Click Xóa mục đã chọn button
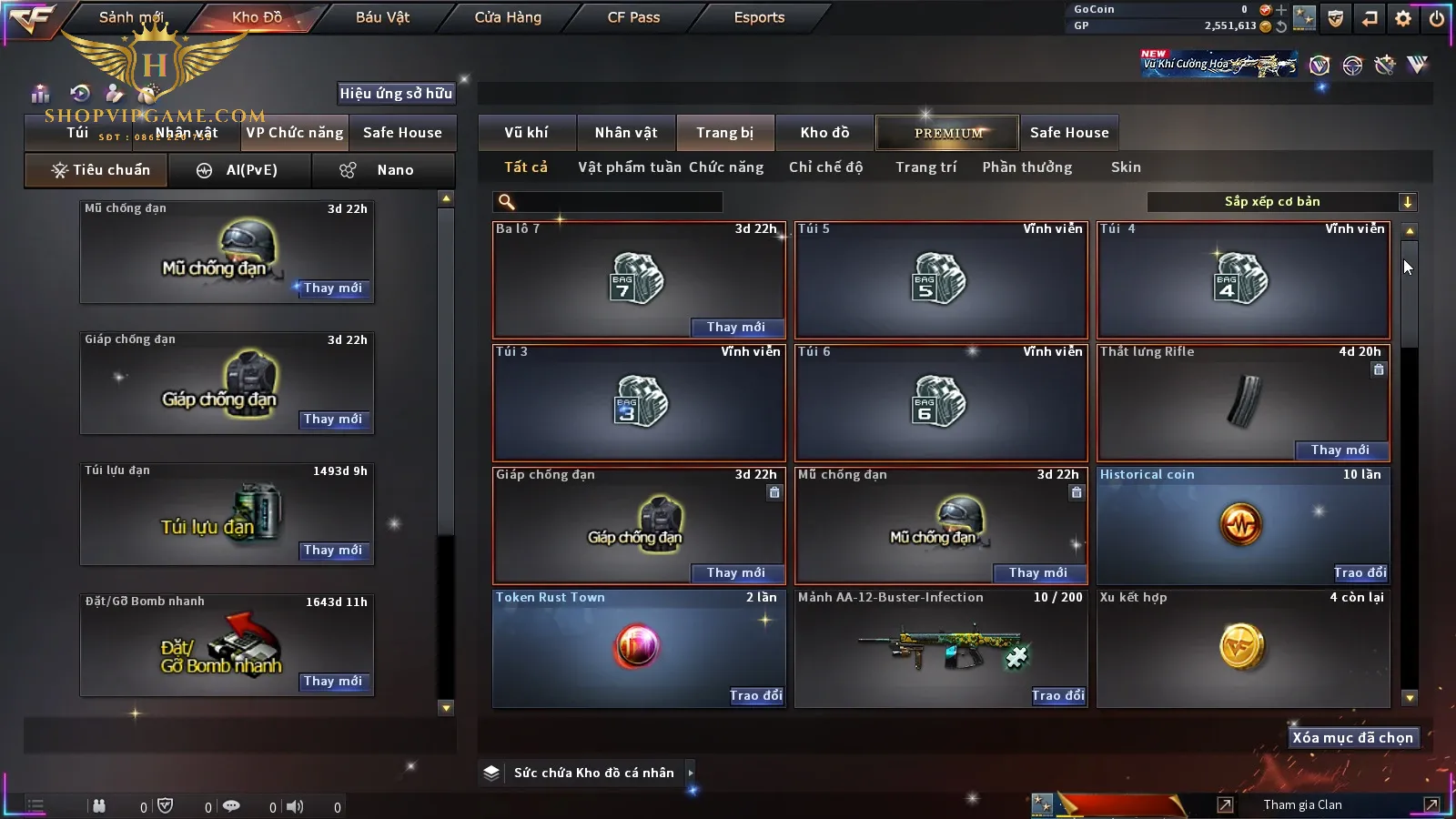This screenshot has width=1456, height=819. tap(1352, 738)
